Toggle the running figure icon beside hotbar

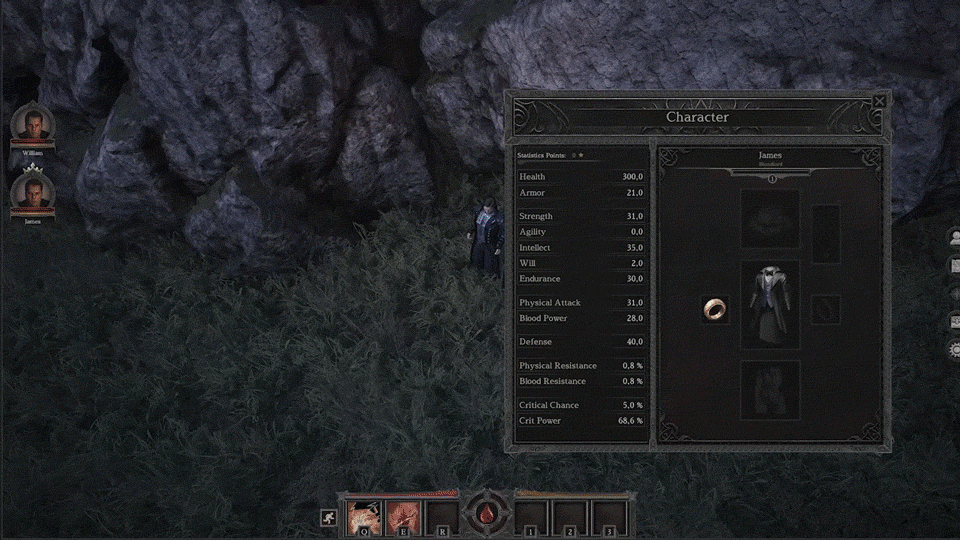coord(328,517)
